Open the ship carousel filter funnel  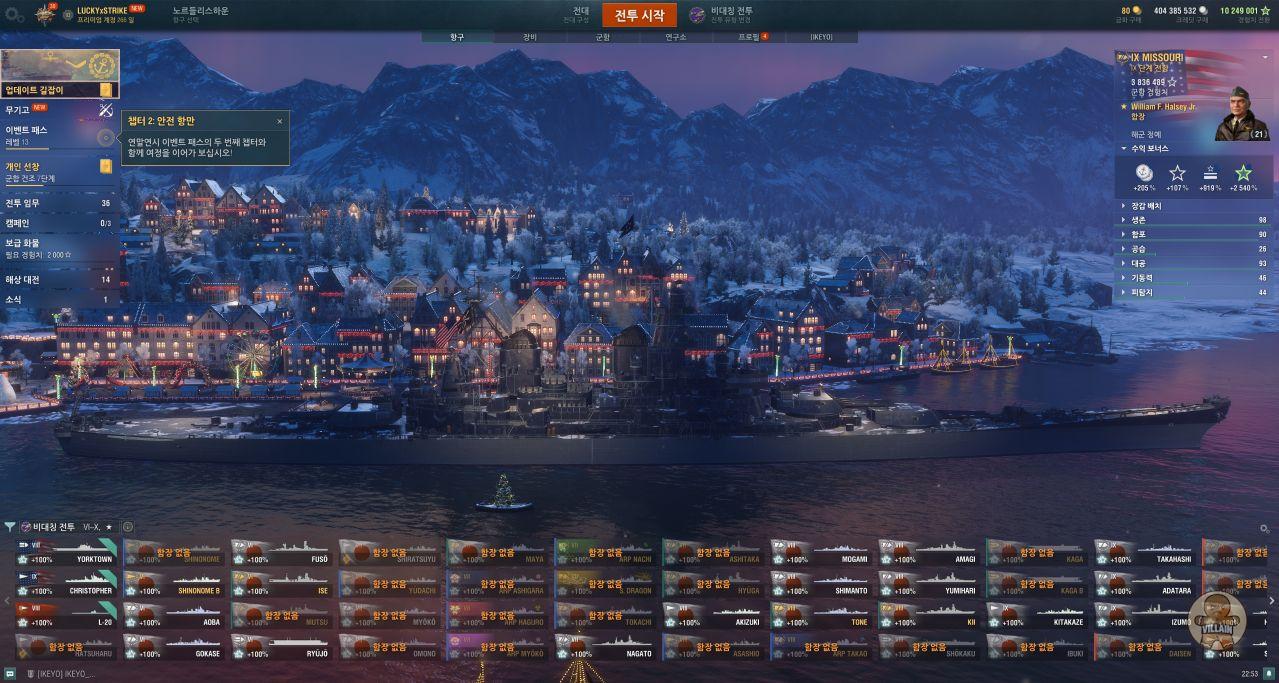[10, 527]
